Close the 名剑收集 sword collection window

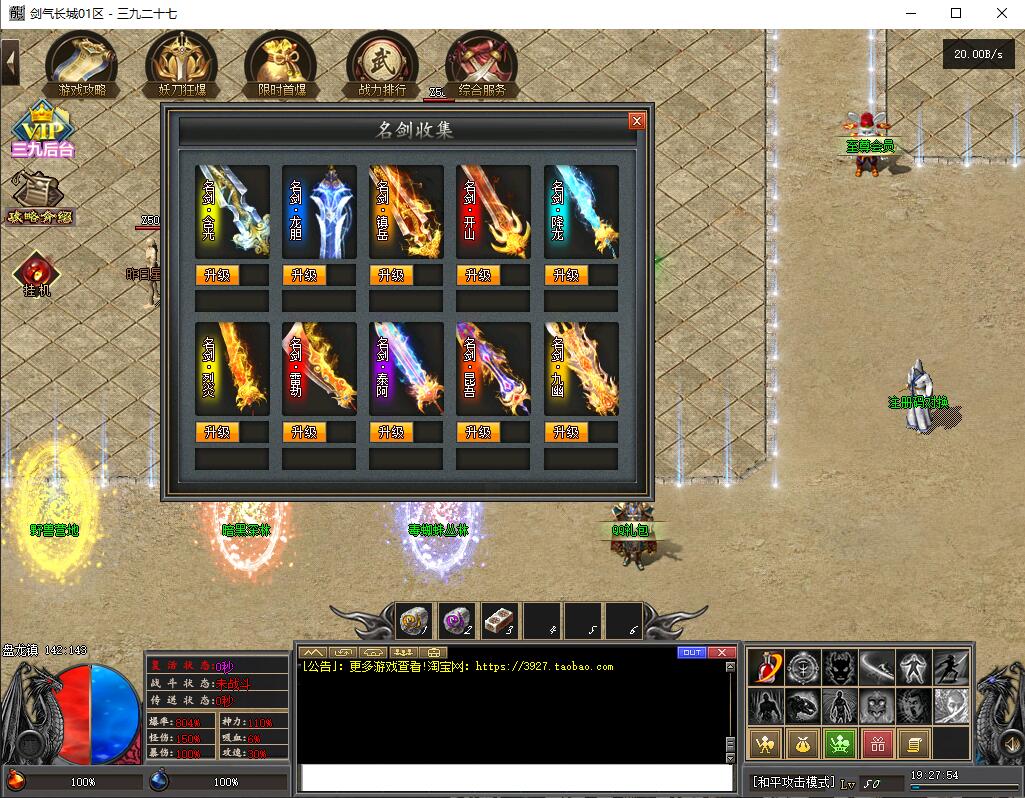pos(636,121)
